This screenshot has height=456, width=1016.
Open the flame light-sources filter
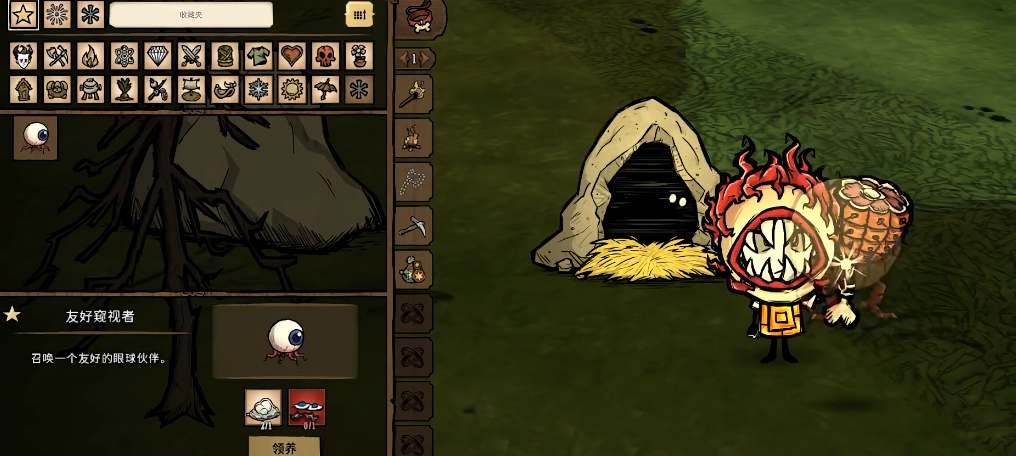click(x=91, y=56)
